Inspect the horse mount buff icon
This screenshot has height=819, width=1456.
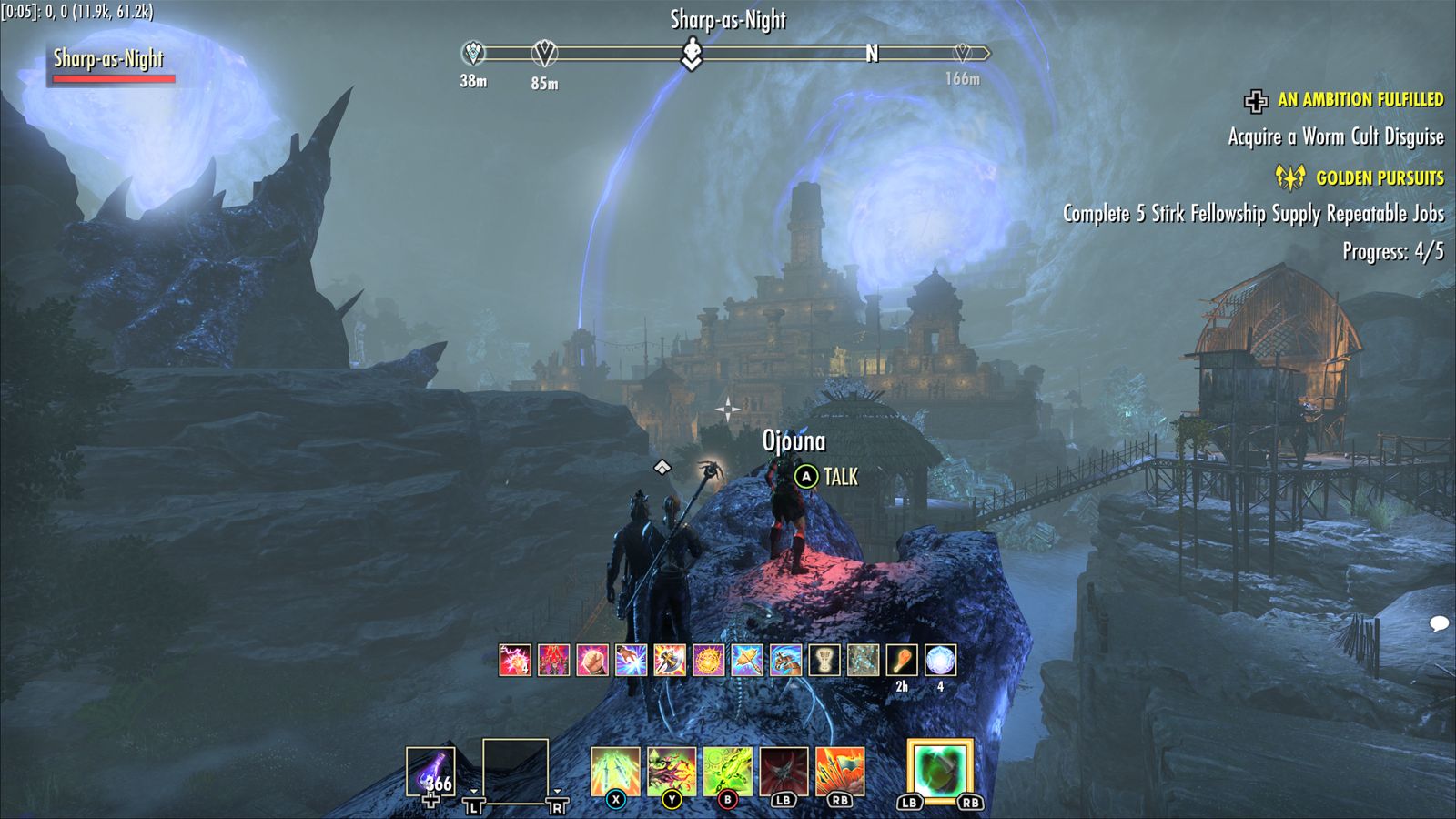(785, 661)
